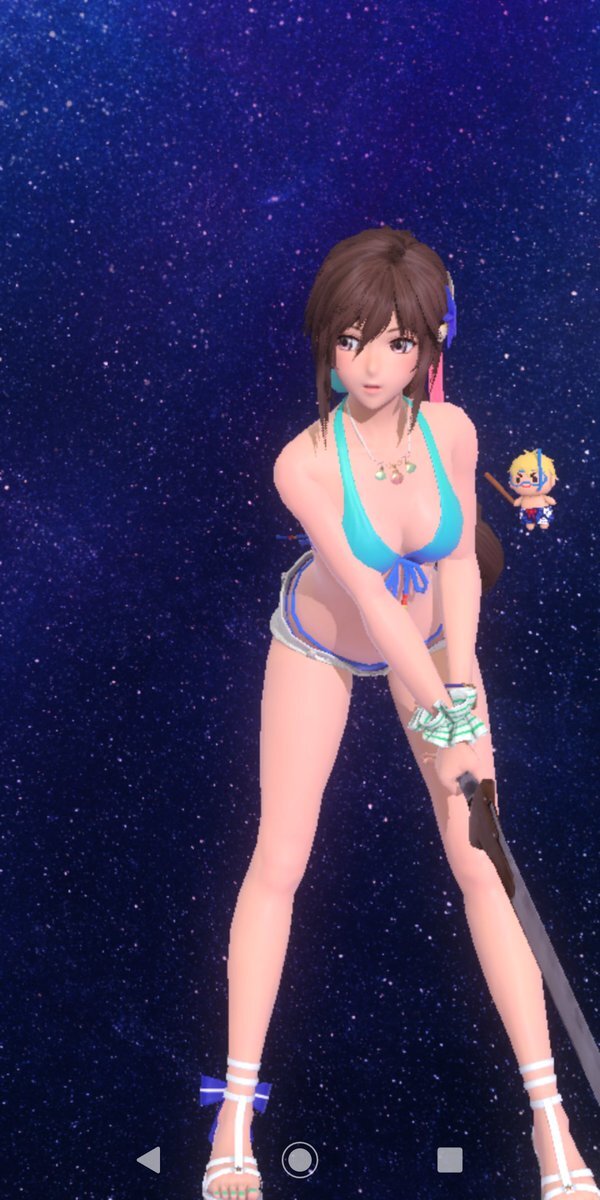This screenshot has width=600, height=1200.
Task: Open recent apps with square button
Action: [450, 1160]
